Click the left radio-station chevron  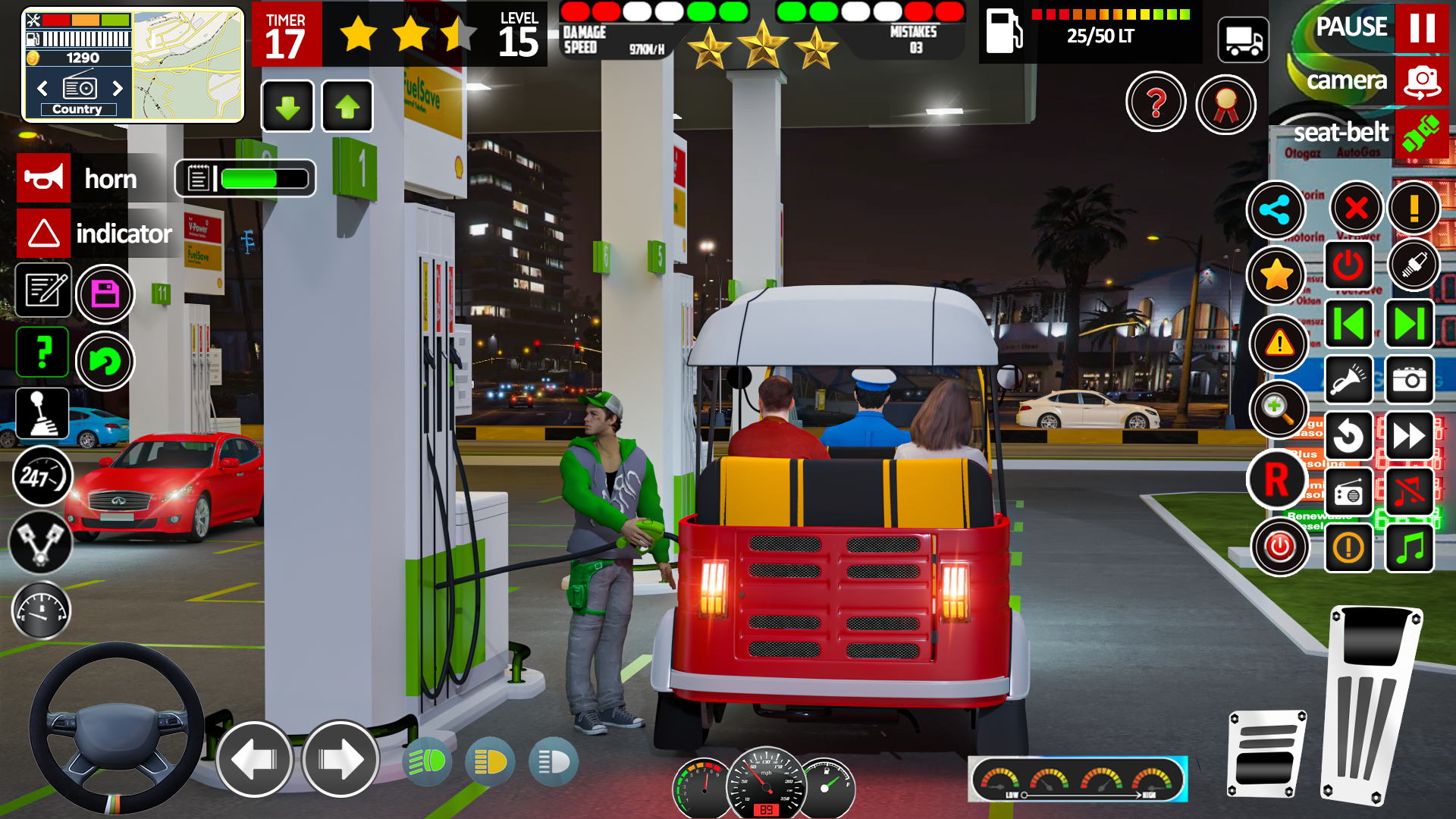coord(41,88)
